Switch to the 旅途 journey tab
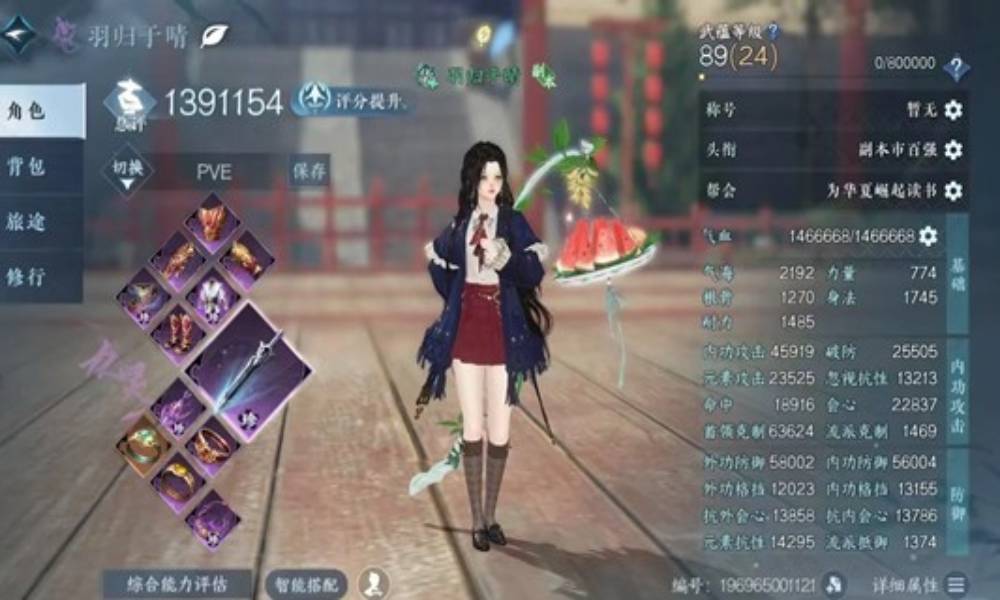Image resolution: width=1000 pixels, height=600 pixels. (x=40, y=221)
